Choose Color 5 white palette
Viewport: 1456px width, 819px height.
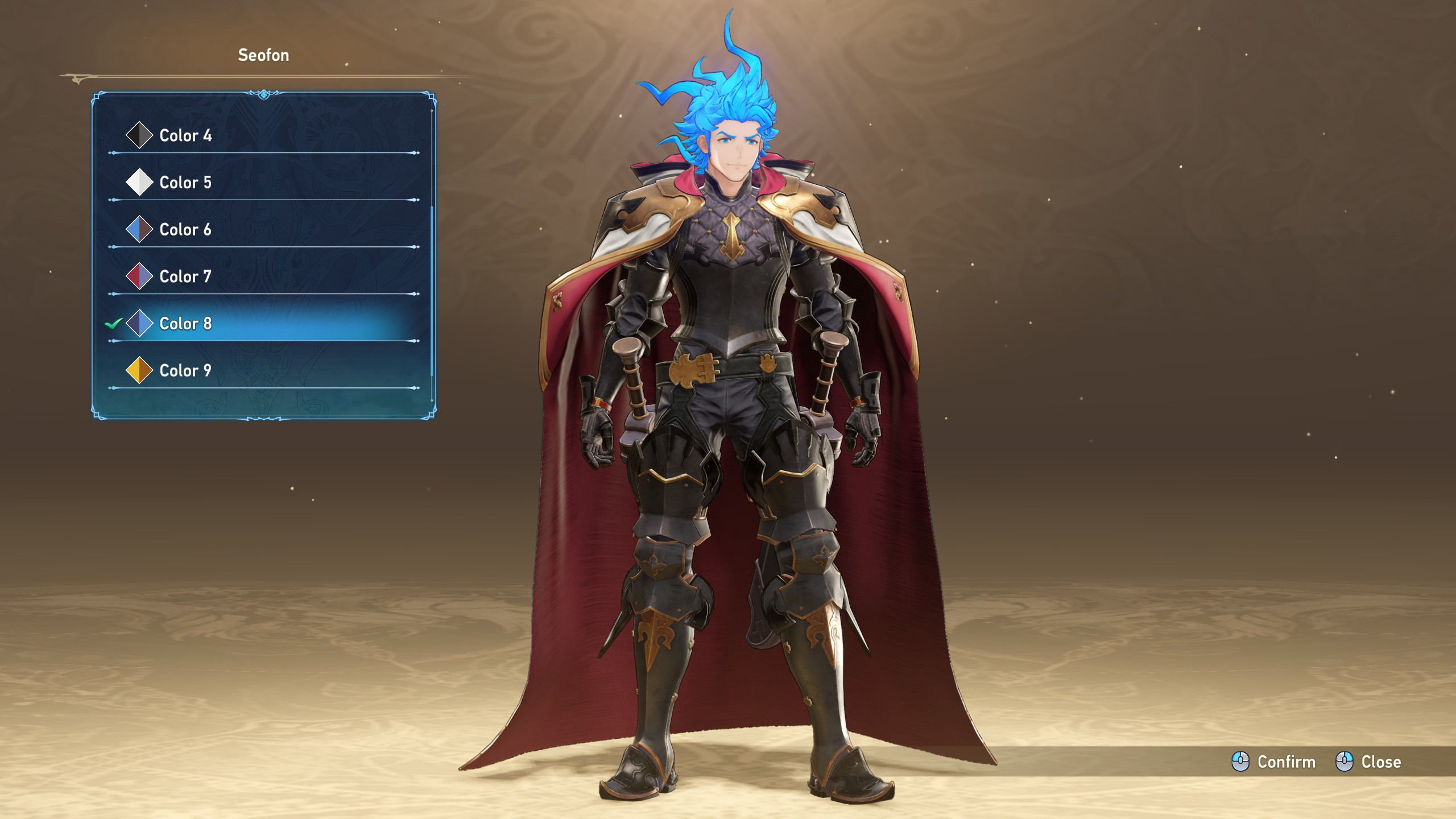pyautogui.click(x=185, y=183)
